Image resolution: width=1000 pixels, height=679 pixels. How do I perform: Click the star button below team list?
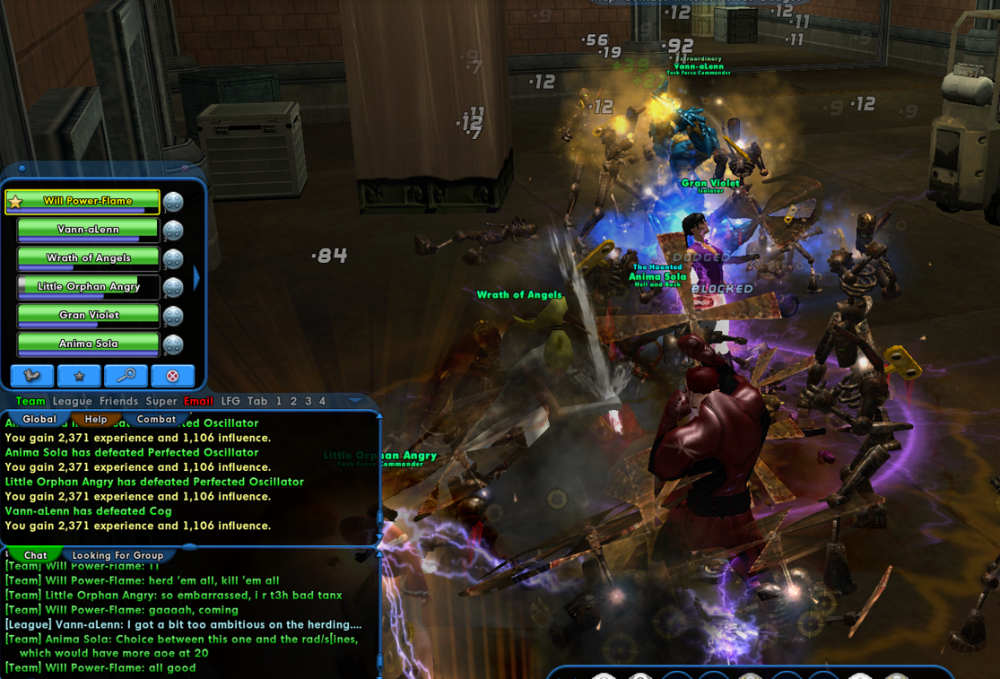pos(78,376)
